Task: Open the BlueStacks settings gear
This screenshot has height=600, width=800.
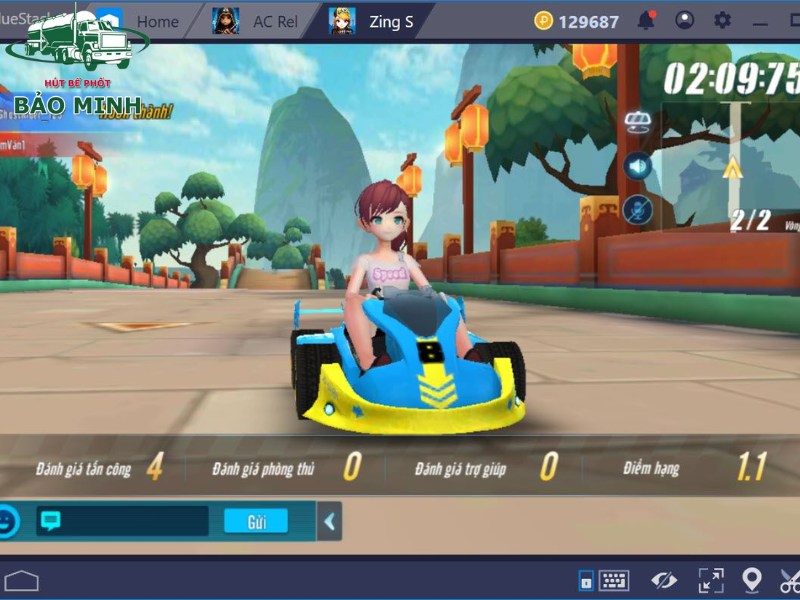Action: 722,20
